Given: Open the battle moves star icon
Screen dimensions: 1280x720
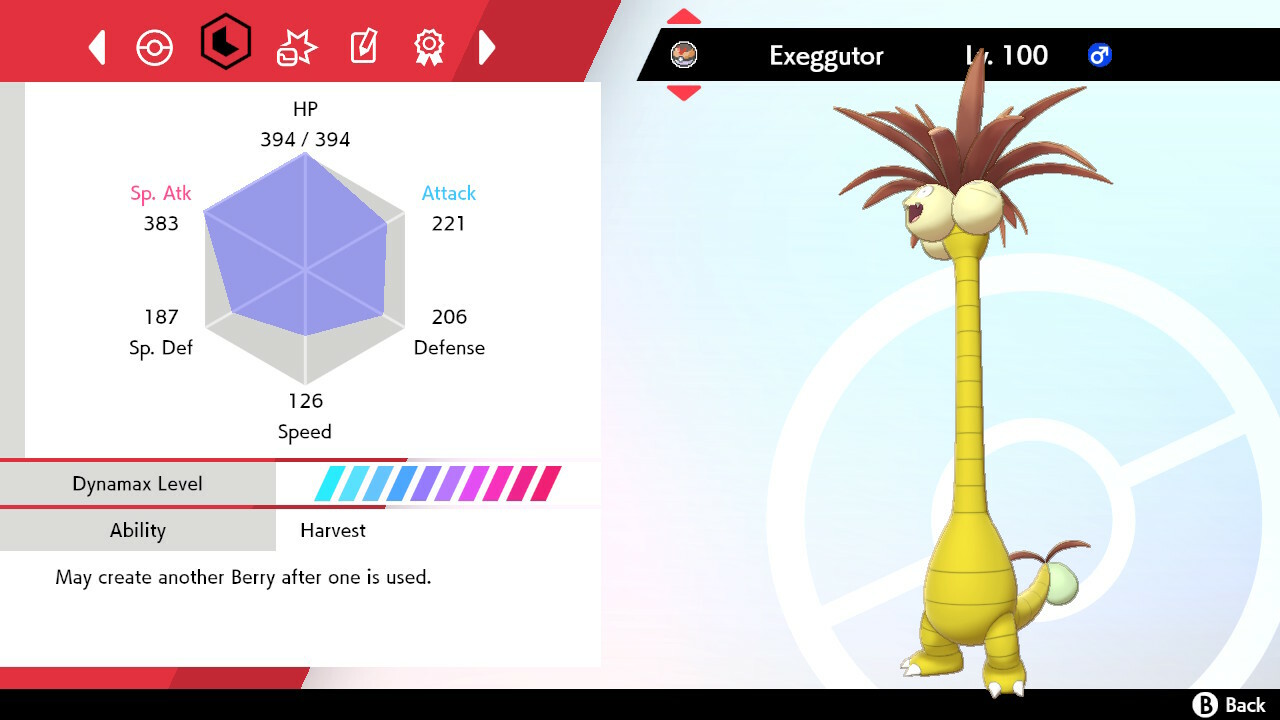Looking at the screenshot, I should (294, 46).
